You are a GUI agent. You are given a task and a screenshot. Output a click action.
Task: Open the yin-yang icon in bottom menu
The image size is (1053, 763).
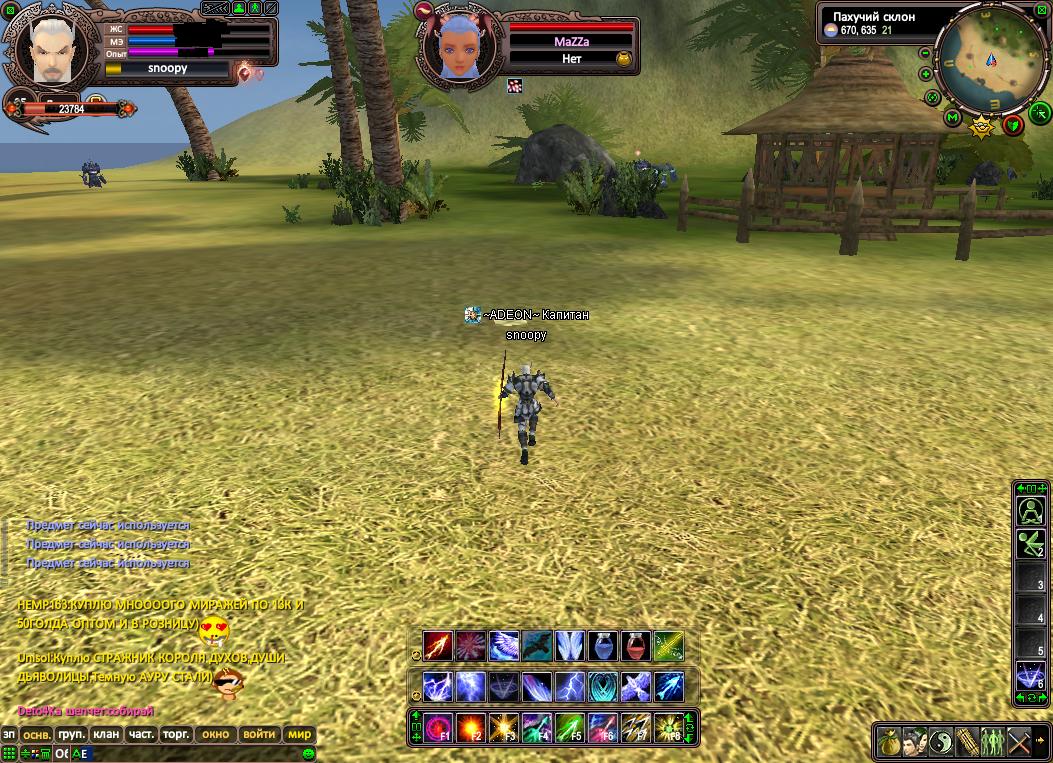(942, 742)
